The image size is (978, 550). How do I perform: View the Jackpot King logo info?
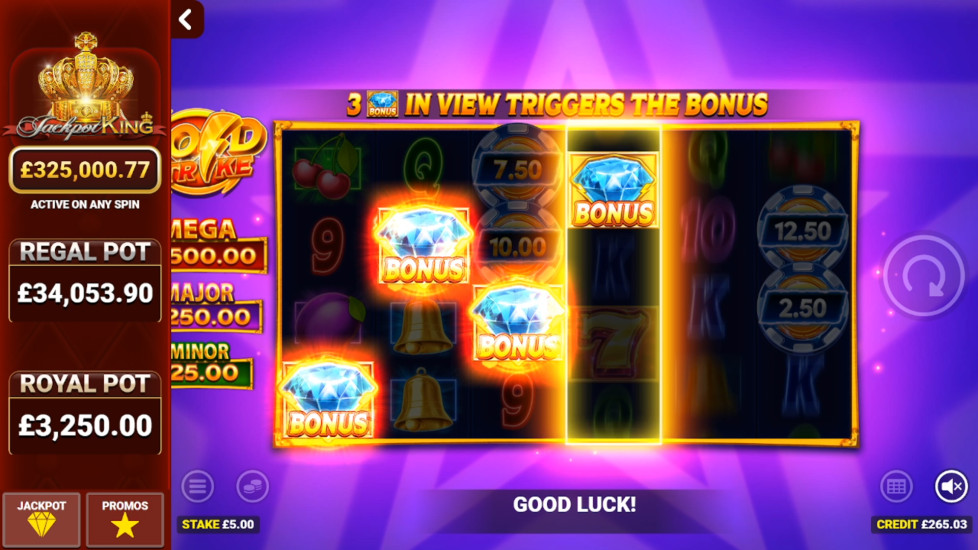click(x=85, y=88)
